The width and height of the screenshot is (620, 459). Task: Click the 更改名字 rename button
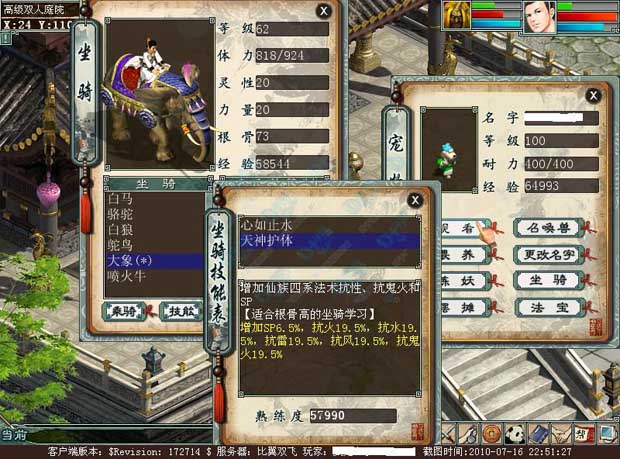coord(550,254)
